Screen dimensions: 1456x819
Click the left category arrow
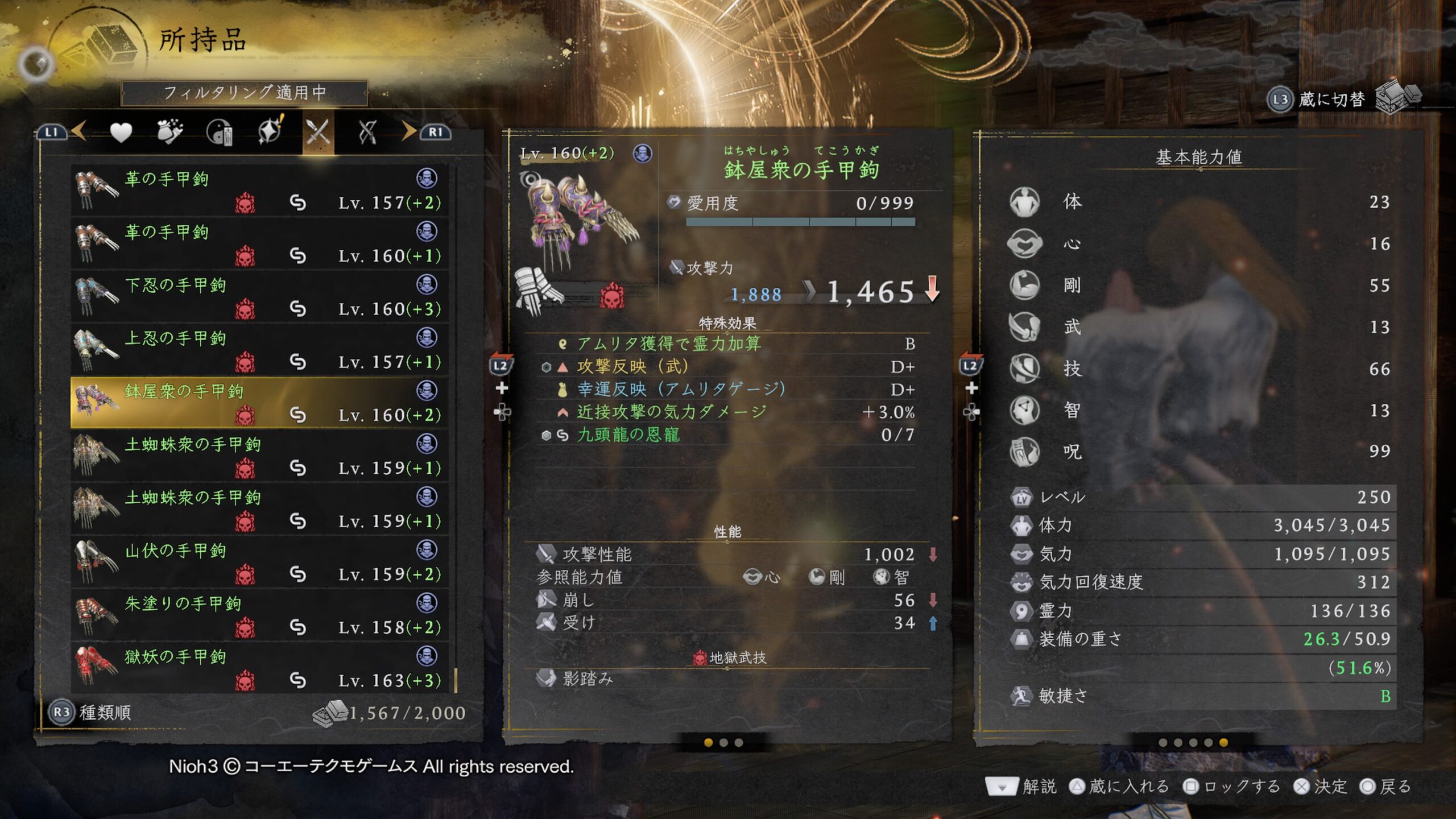(x=78, y=131)
